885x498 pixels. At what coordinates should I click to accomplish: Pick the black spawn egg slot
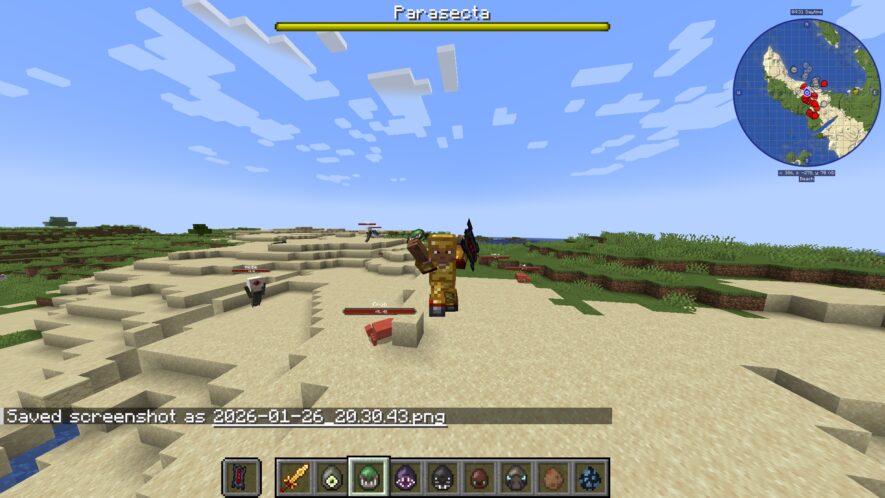tap(442, 477)
